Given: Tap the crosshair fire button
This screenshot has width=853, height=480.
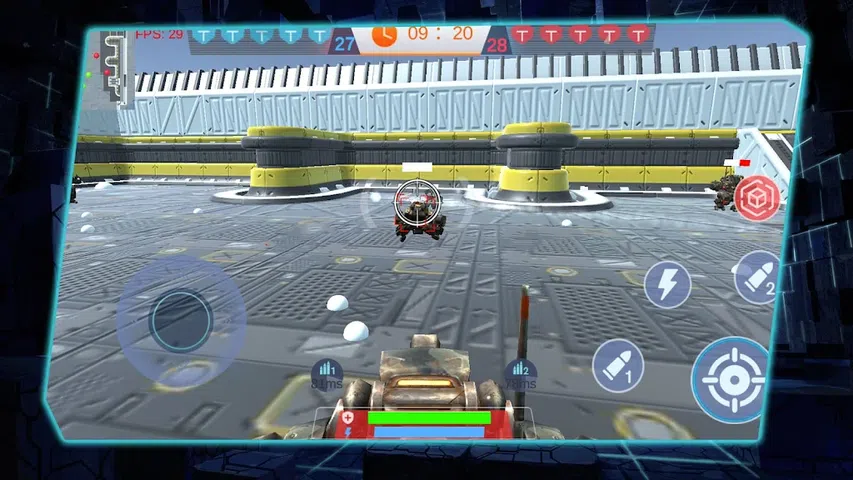Looking at the screenshot, I should 732,378.
